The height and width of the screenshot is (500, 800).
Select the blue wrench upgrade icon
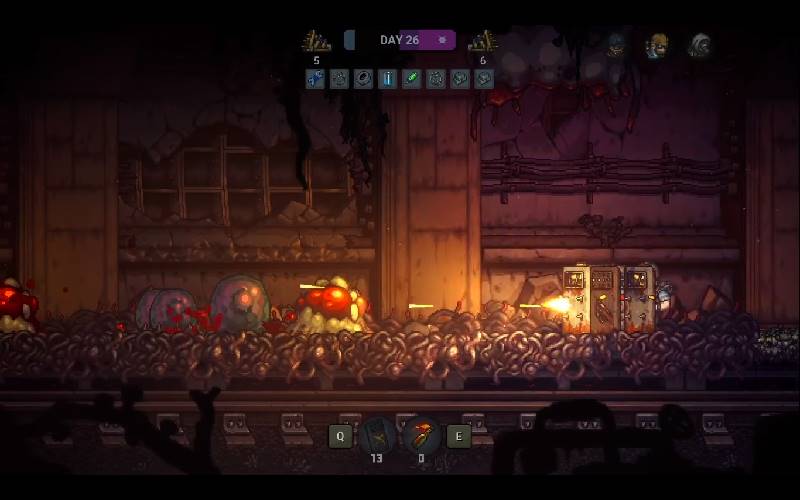click(315, 78)
